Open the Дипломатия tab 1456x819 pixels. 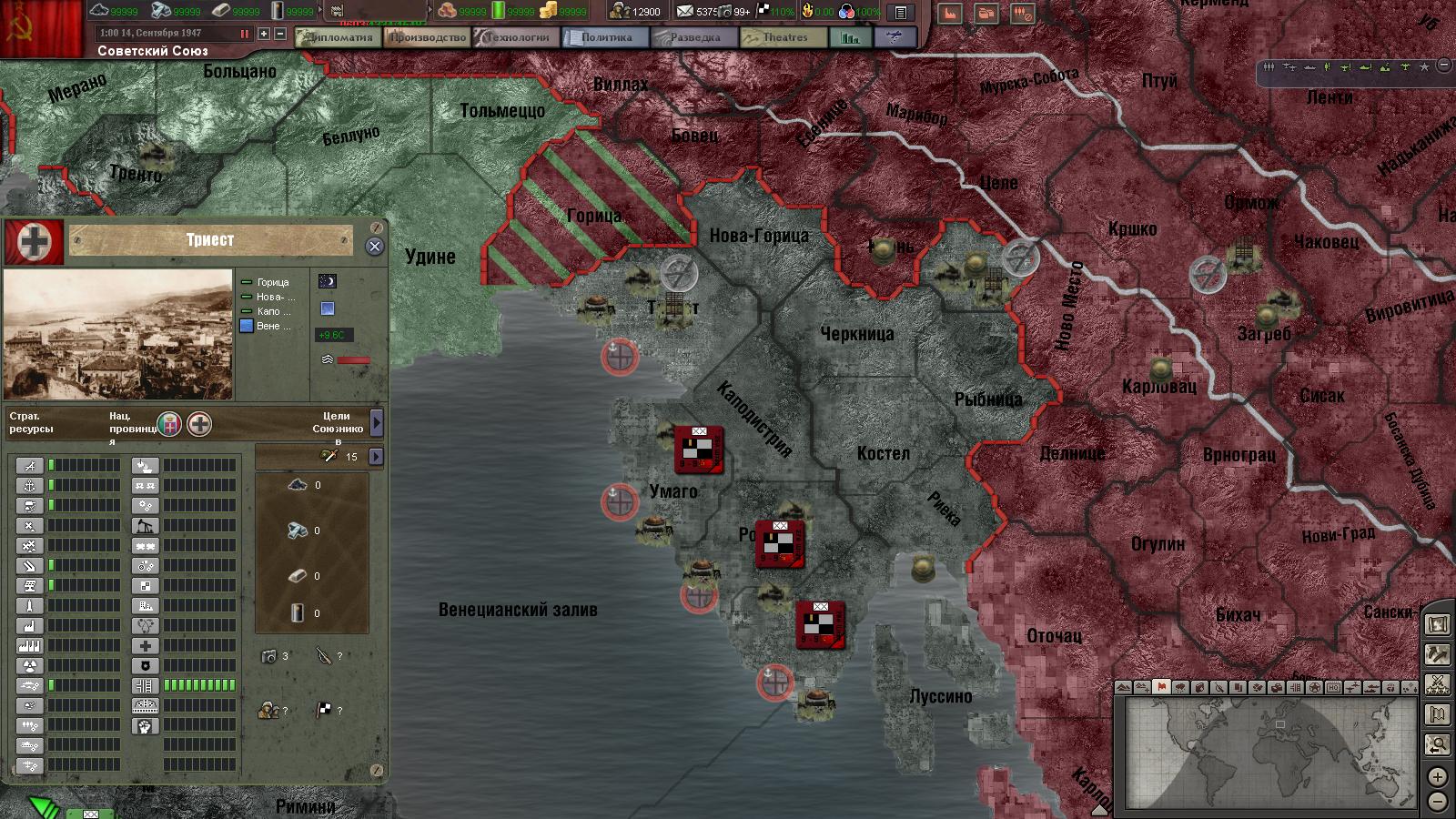tap(336, 37)
